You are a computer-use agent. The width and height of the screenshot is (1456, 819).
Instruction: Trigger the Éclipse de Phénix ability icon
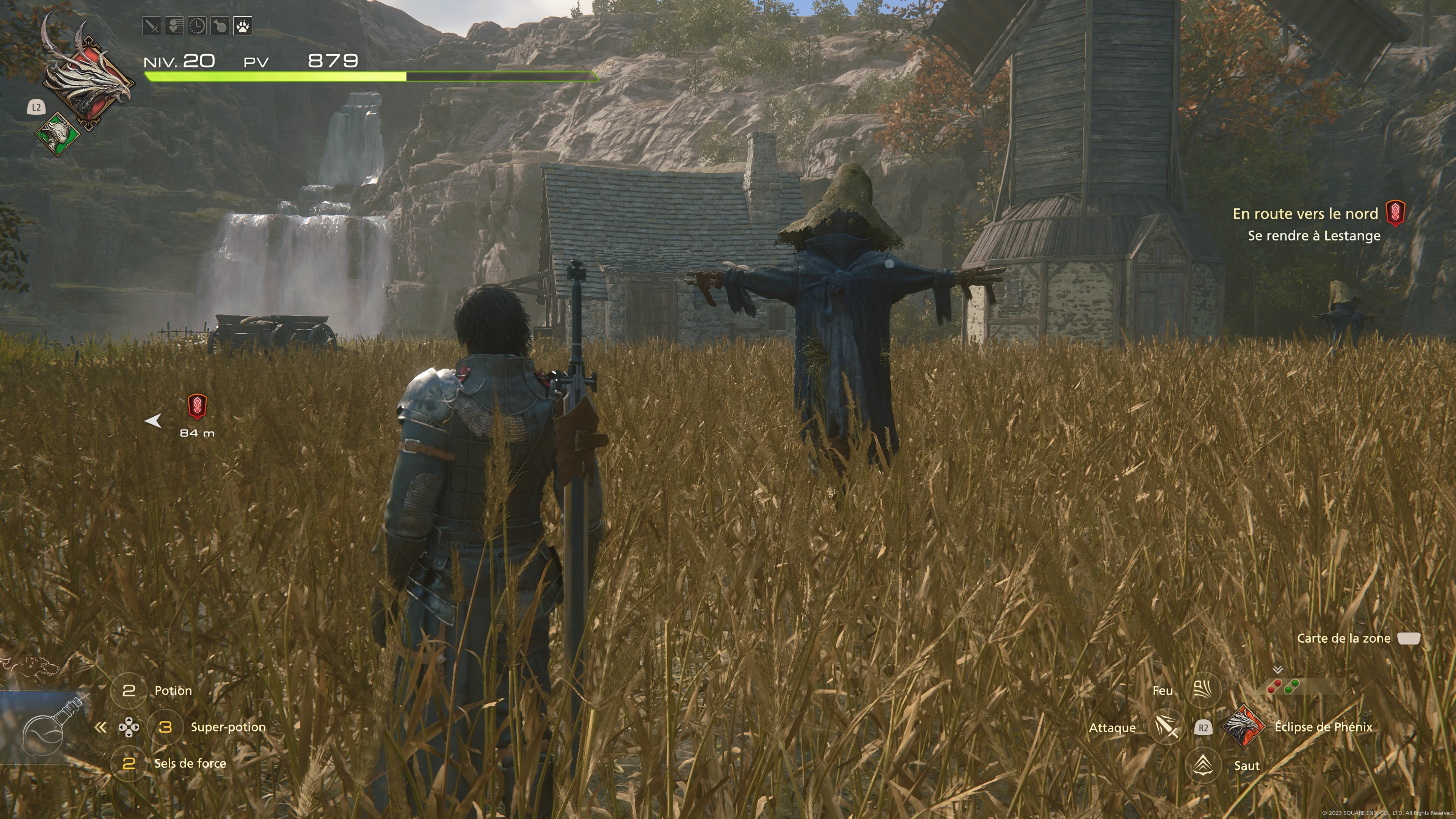[1244, 727]
